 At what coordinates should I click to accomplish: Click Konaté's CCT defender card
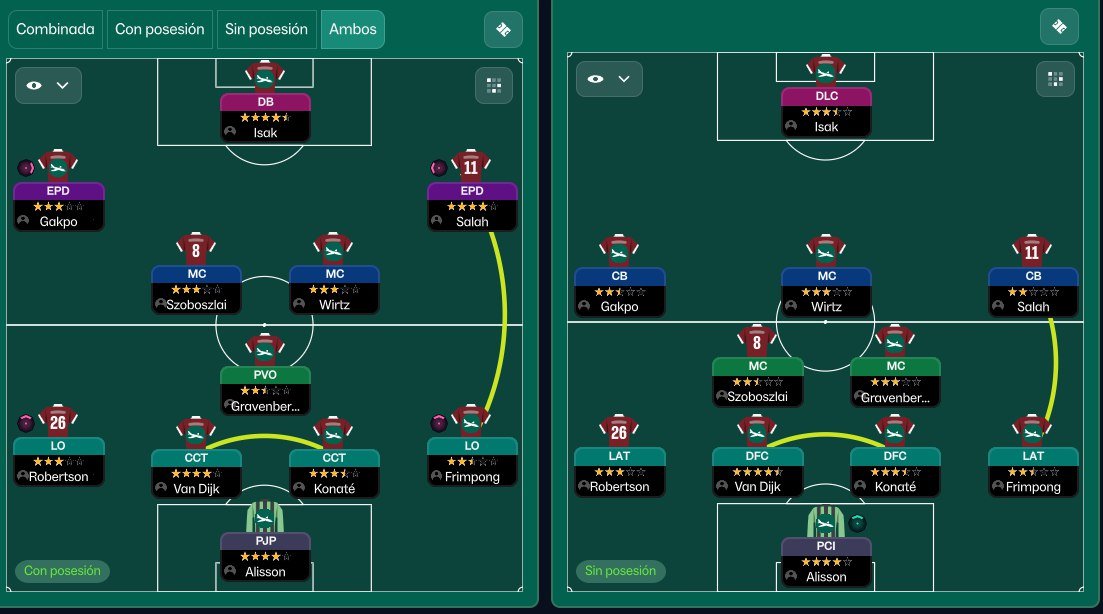click(x=334, y=473)
